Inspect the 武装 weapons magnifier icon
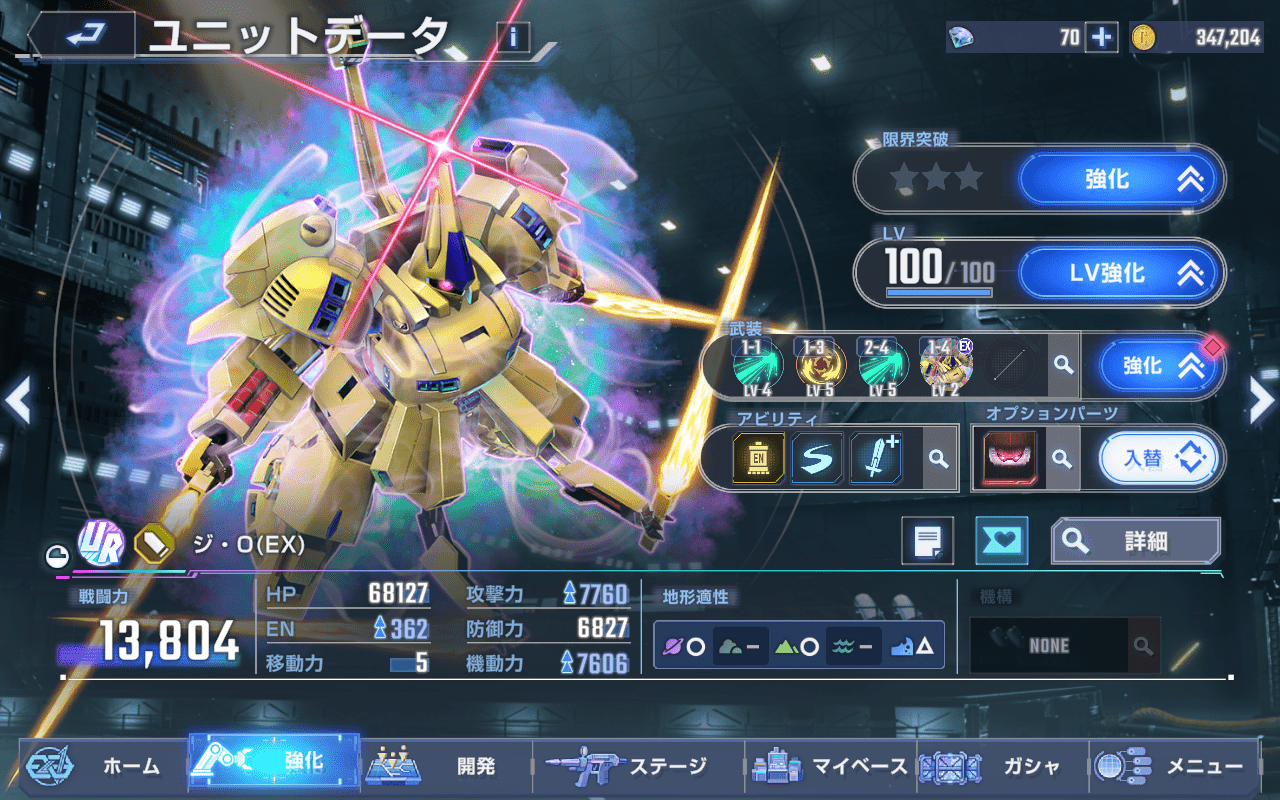 click(1062, 366)
